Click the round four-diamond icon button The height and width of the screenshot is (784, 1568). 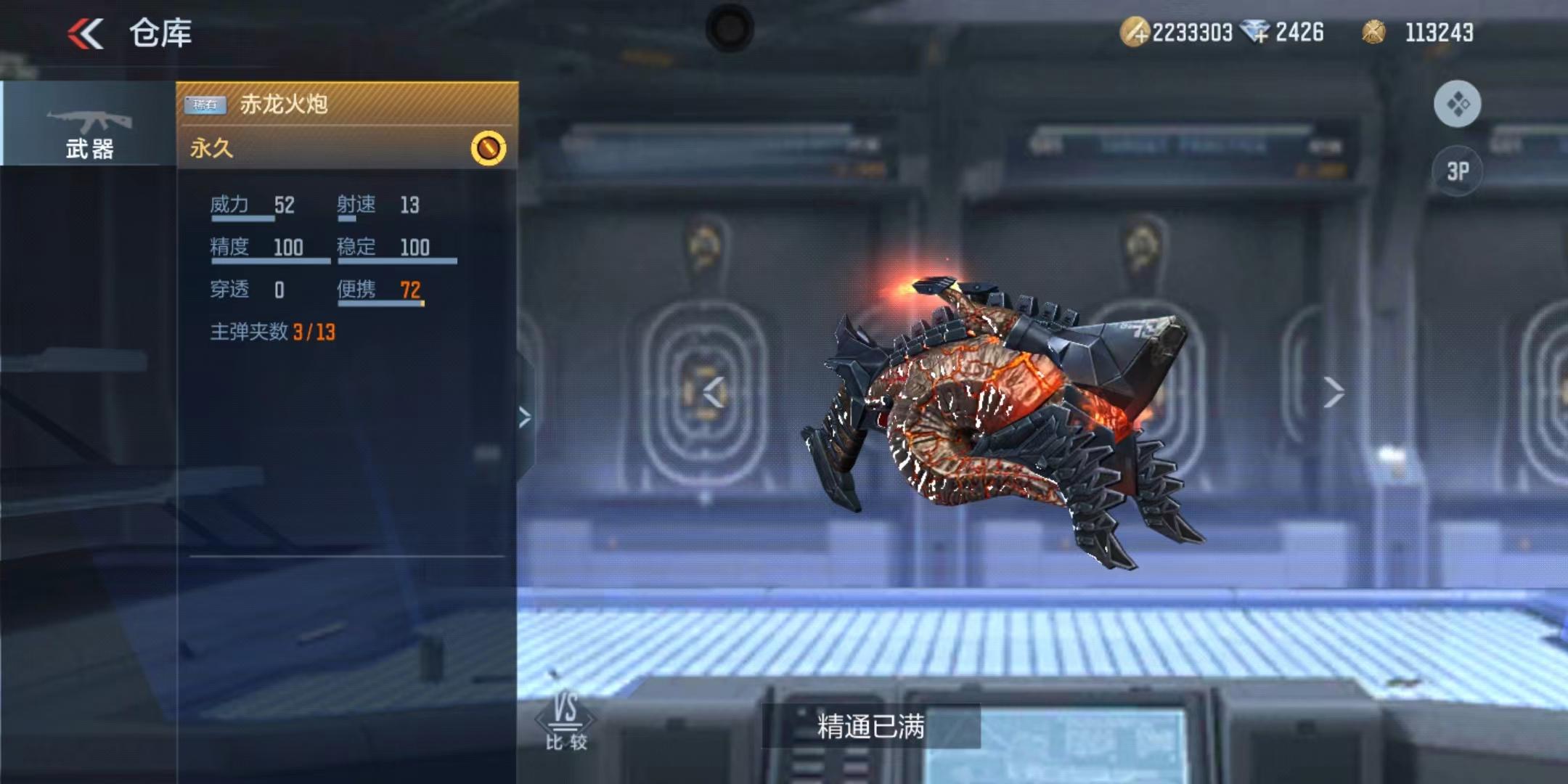pyautogui.click(x=1458, y=105)
